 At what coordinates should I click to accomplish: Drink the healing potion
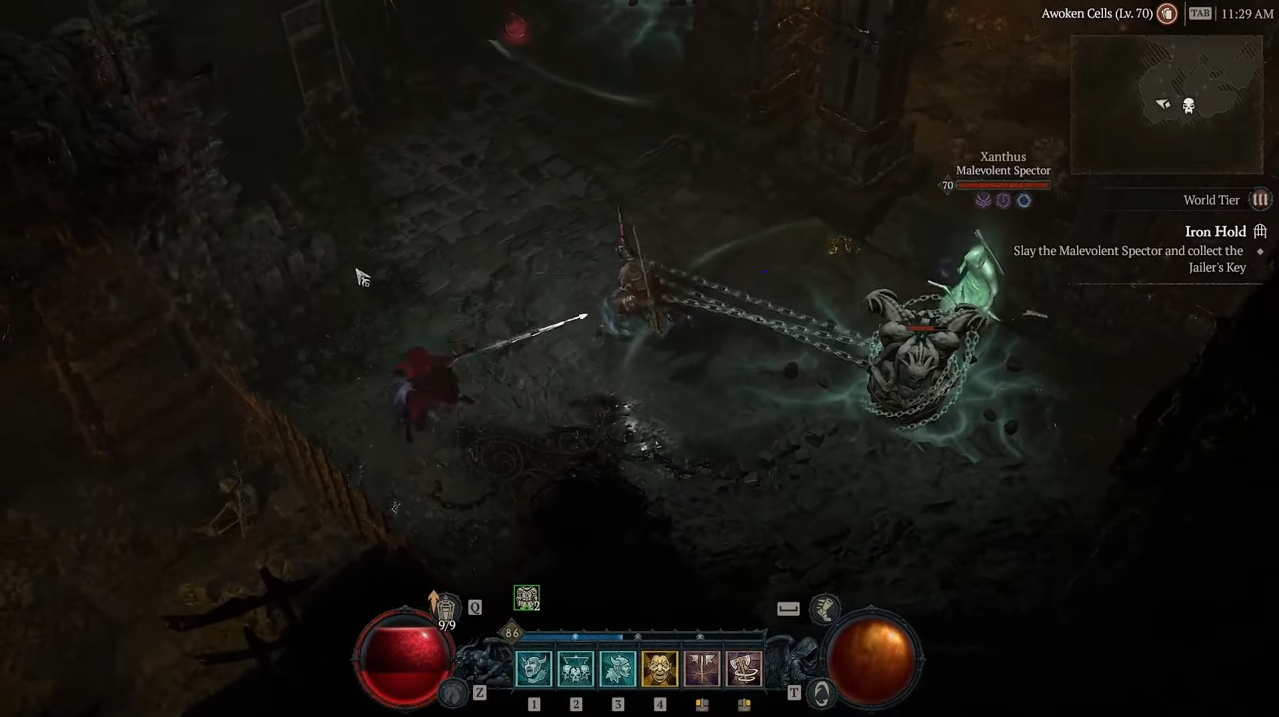[446, 608]
